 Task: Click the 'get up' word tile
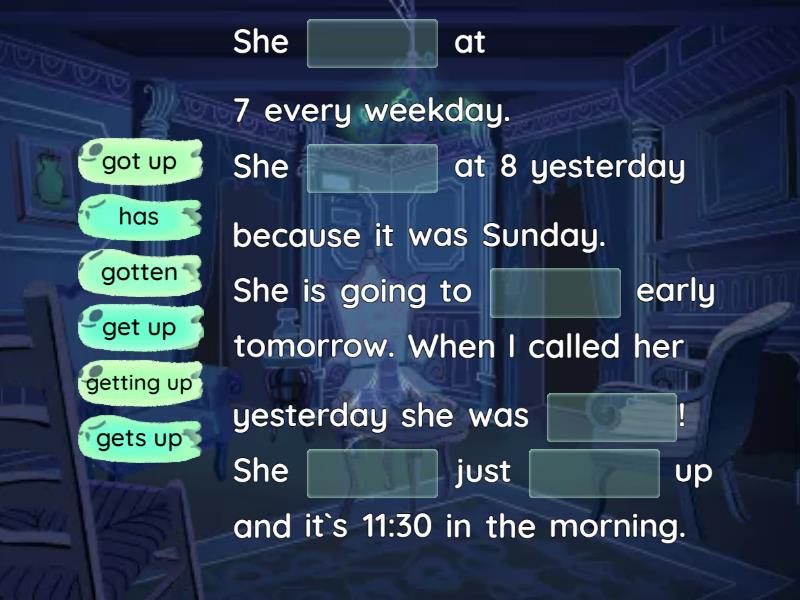click(x=139, y=328)
